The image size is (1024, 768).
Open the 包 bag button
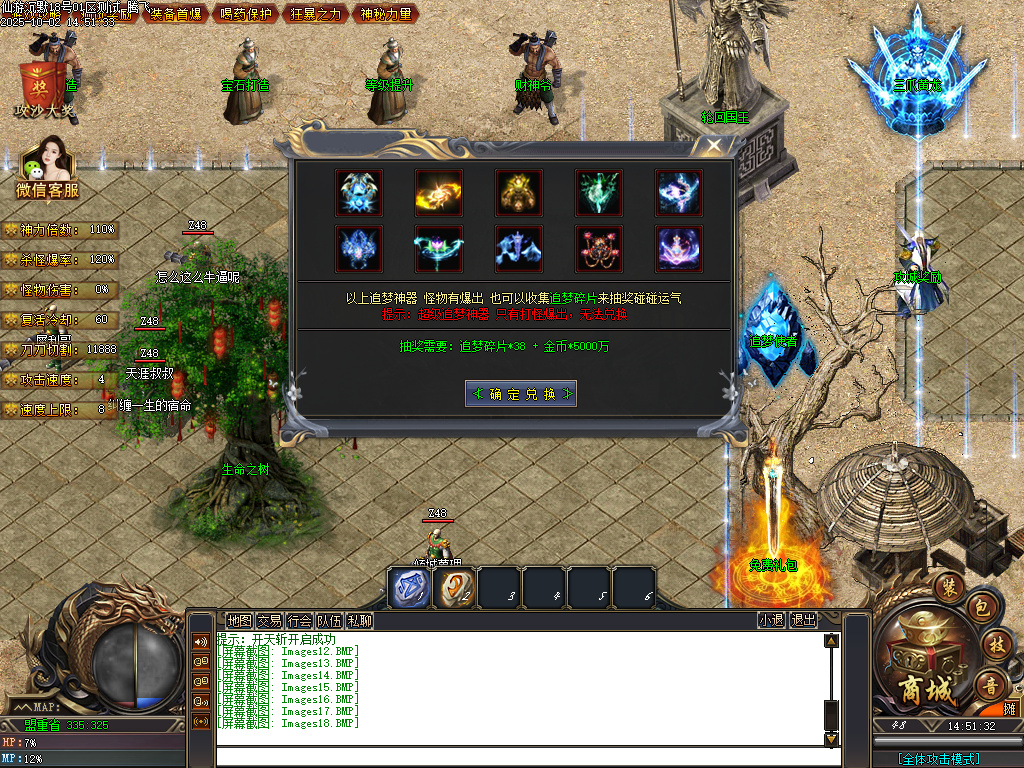pos(981,607)
